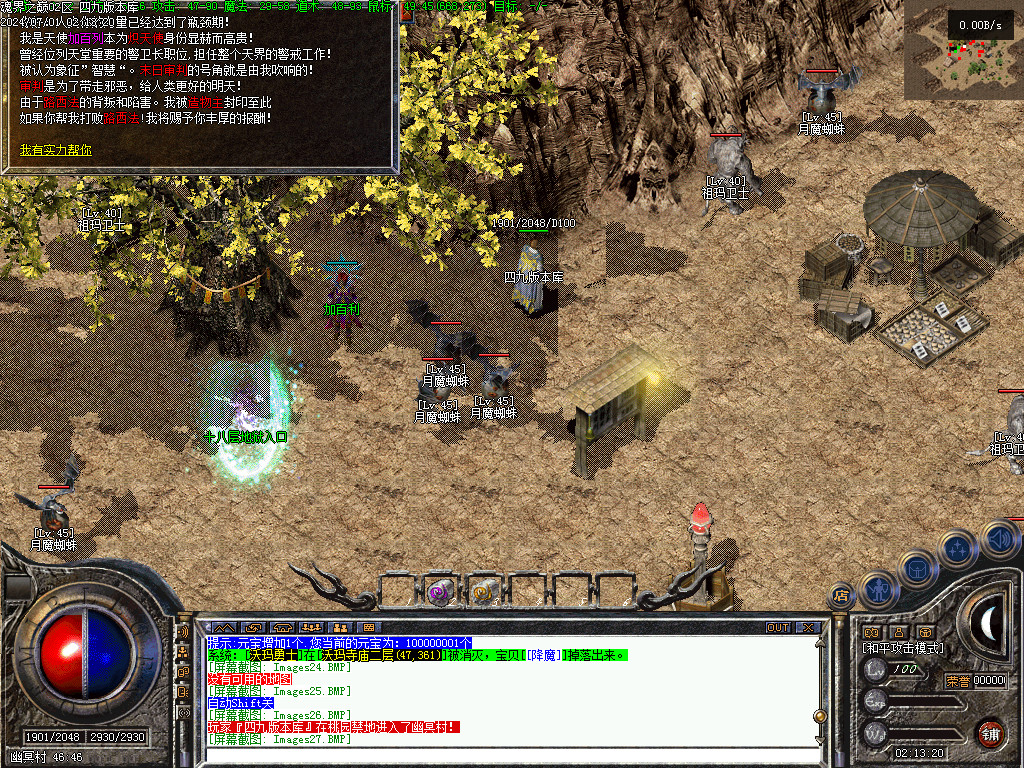The width and height of the screenshot is (1024, 768).
Task: Use the orange scroll in the belt slot
Action: tap(483, 593)
